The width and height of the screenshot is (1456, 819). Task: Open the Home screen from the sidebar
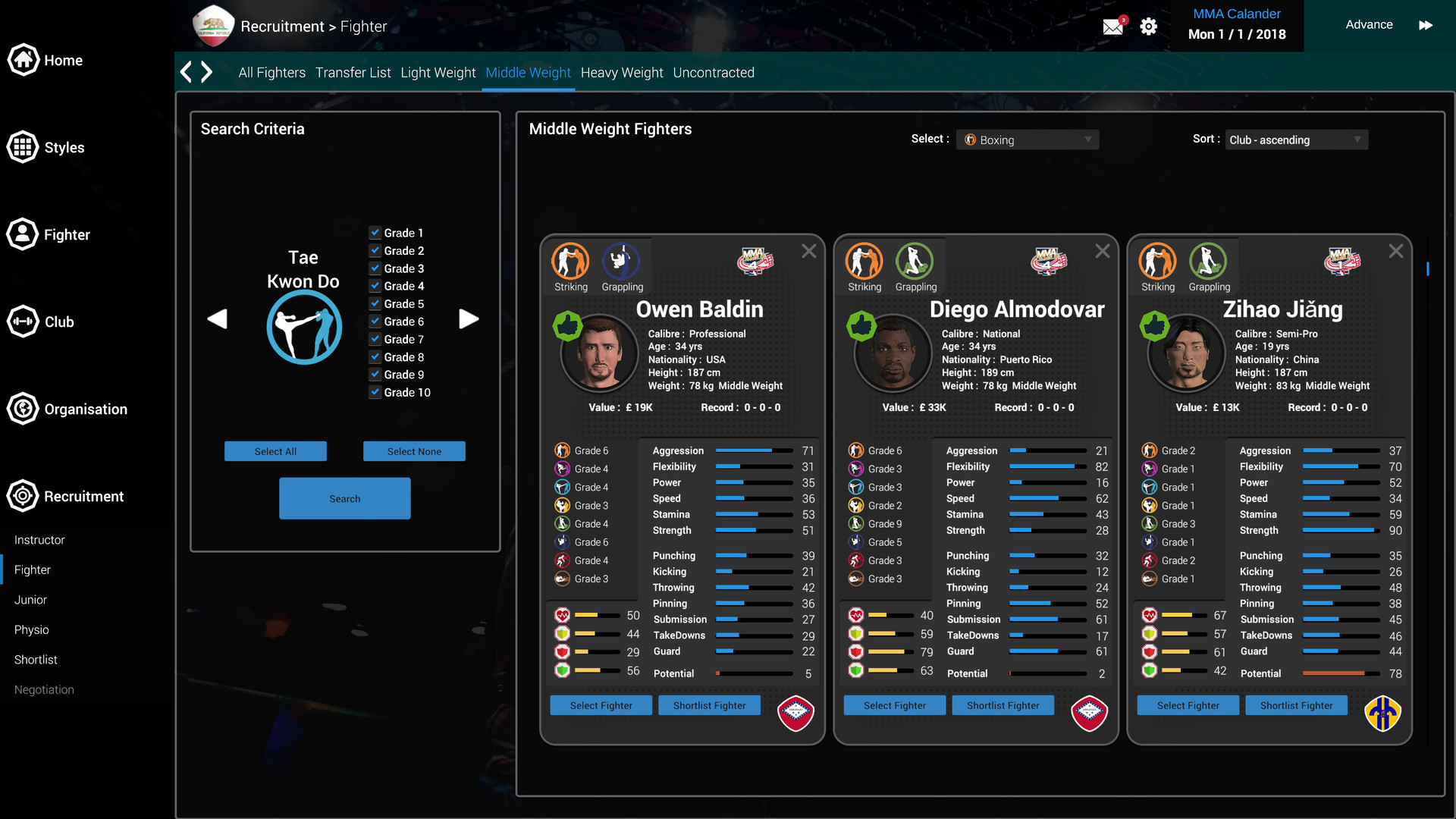[23, 60]
